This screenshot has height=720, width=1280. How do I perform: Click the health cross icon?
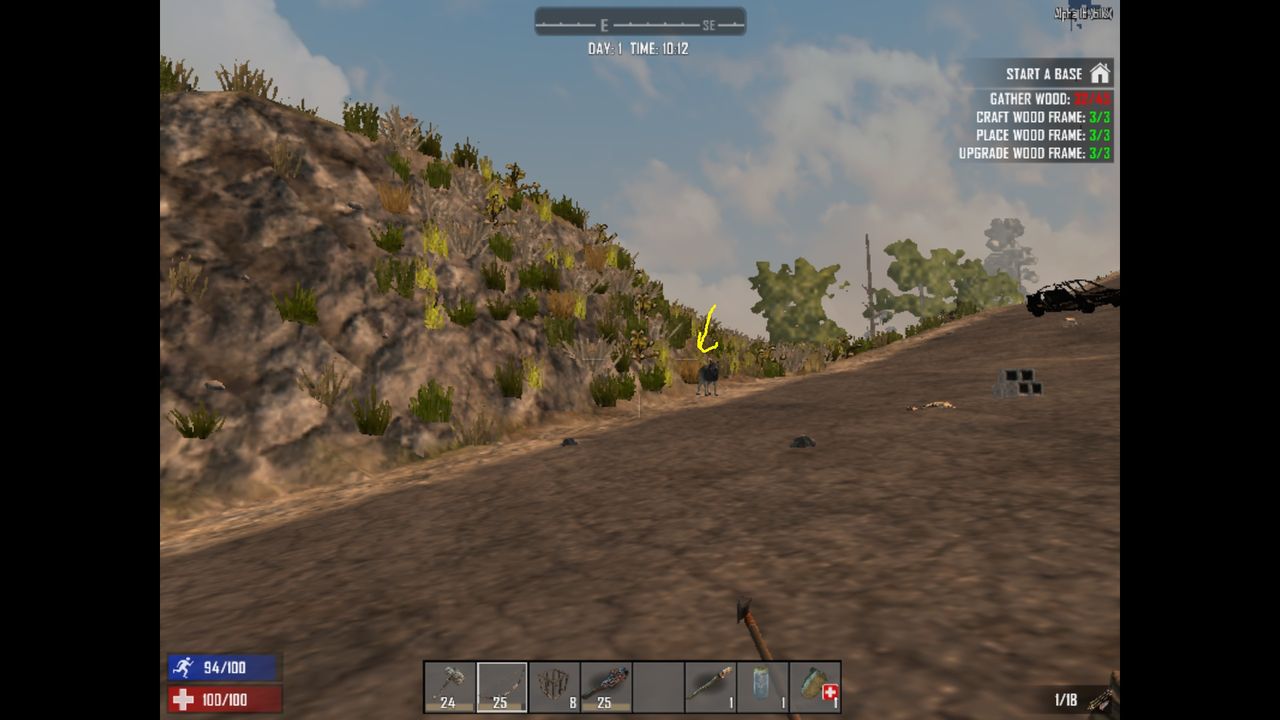point(184,699)
